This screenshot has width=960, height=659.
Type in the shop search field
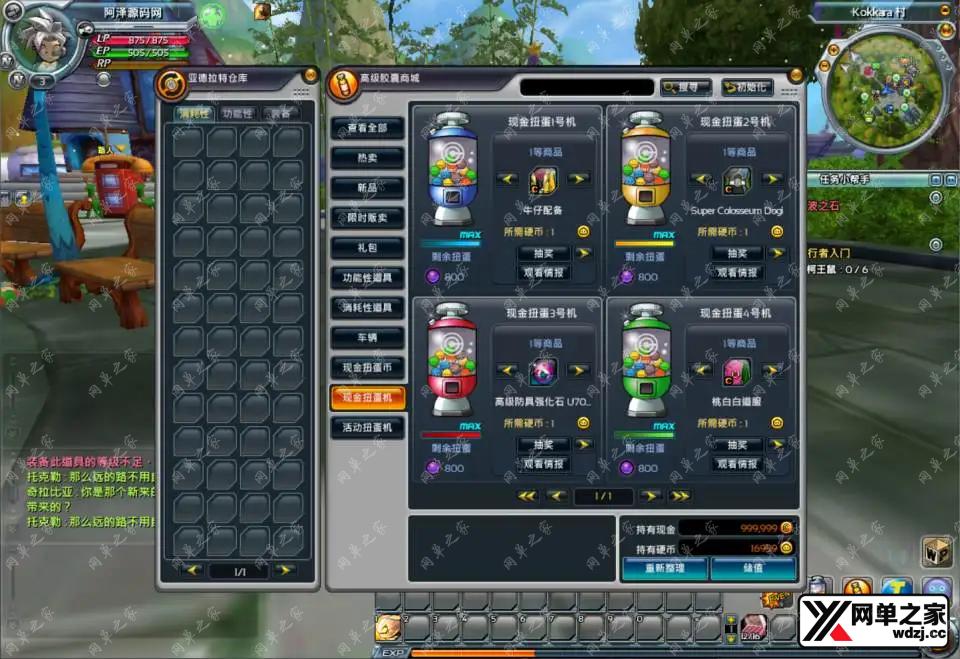[x=585, y=87]
